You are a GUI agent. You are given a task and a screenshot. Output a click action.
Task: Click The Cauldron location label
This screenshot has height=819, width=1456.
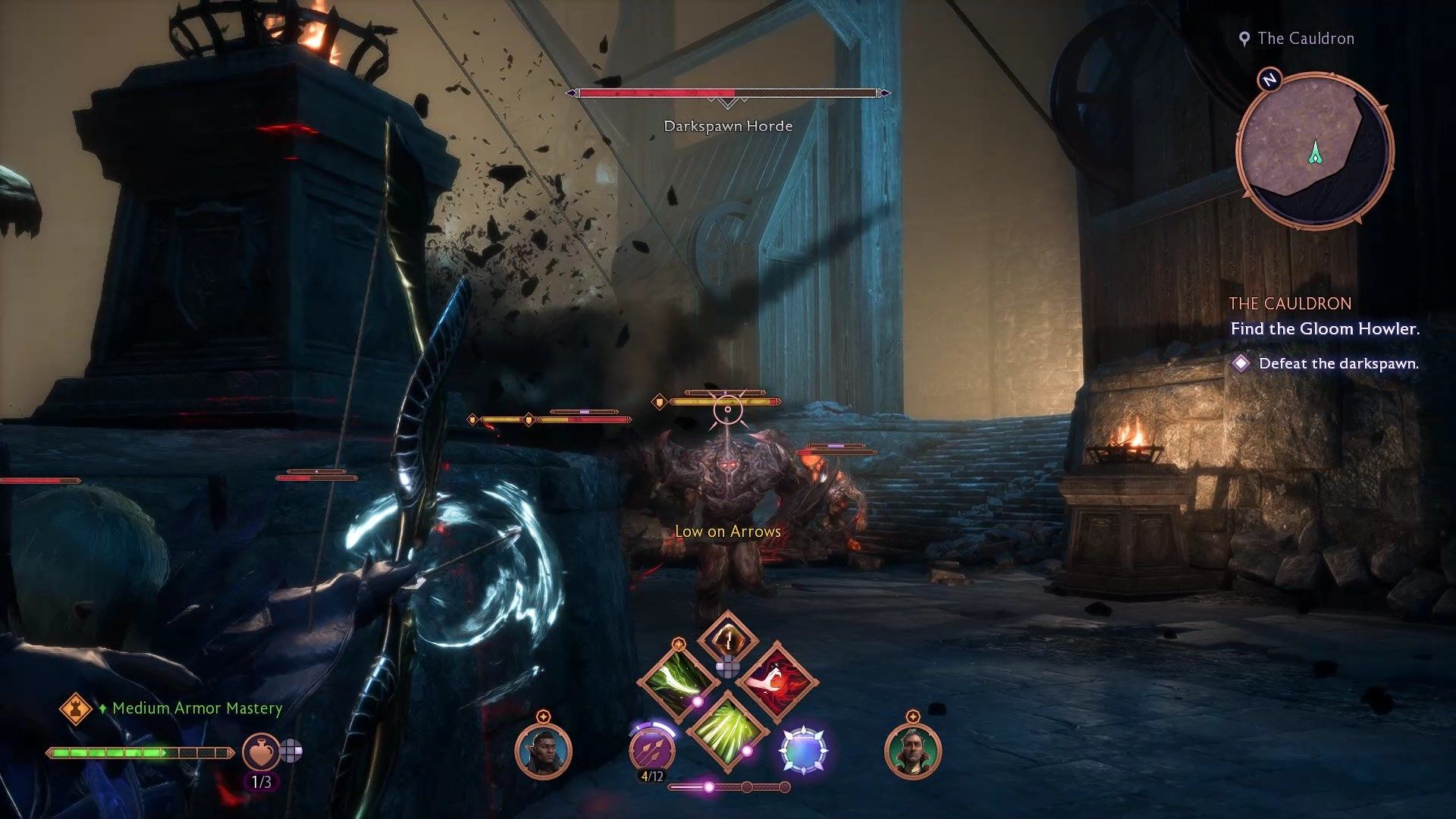(1304, 39)
